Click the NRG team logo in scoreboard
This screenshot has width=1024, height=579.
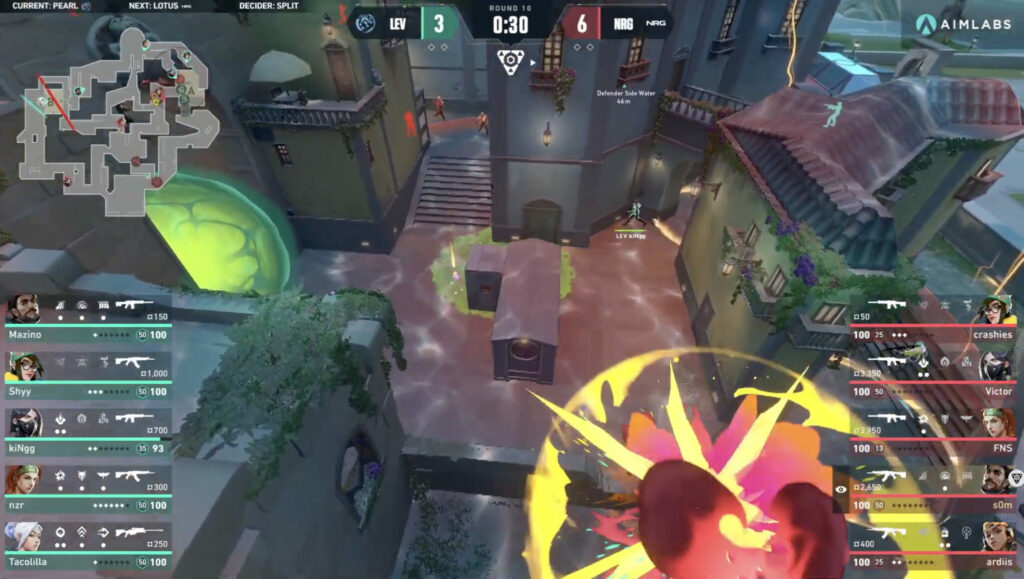click(x=656, y=21)
